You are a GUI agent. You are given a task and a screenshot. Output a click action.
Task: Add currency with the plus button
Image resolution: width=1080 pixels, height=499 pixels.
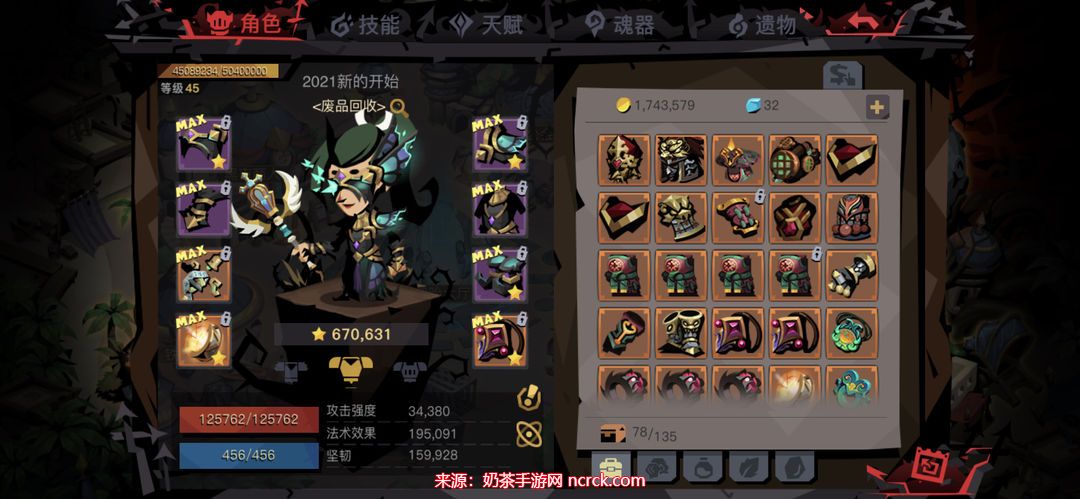[877, 107]
